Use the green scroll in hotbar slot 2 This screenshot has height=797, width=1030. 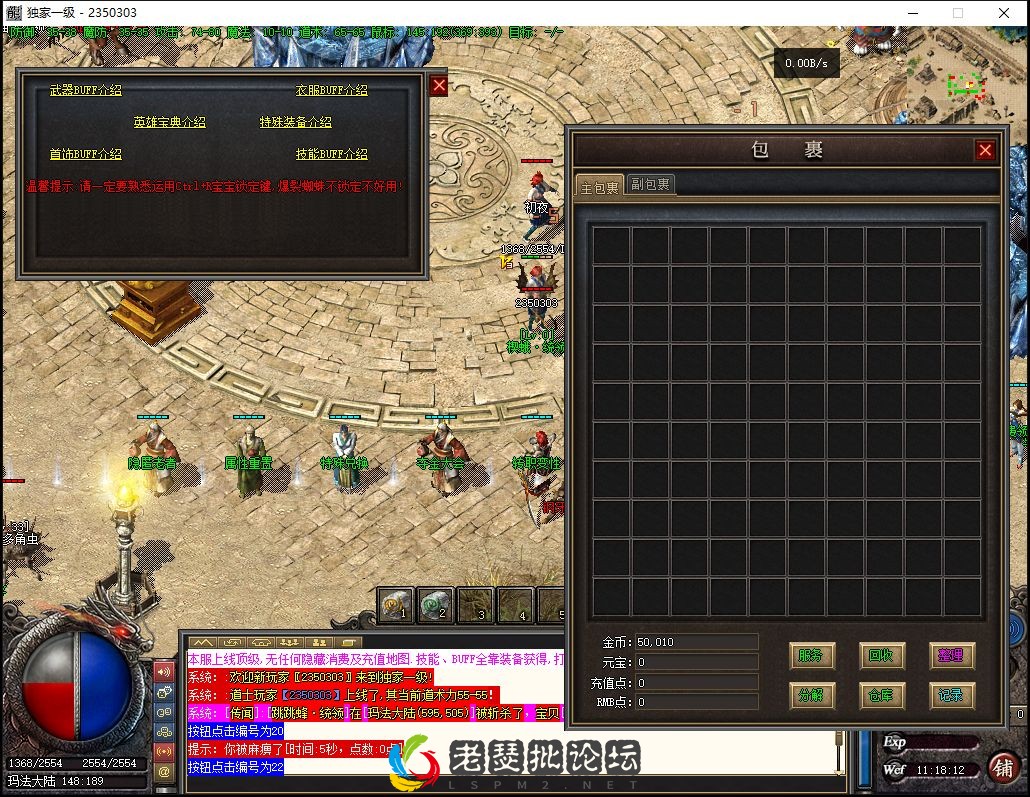tap(435, 605)
